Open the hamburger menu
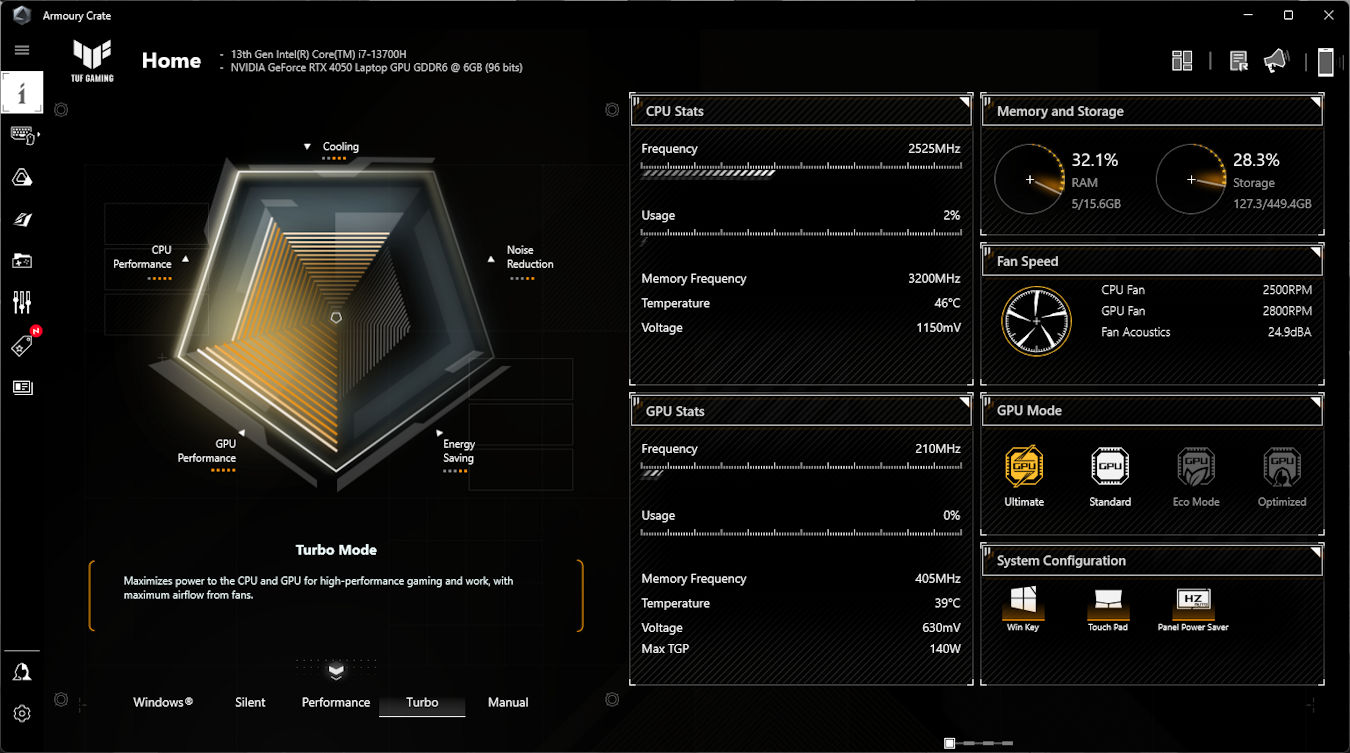Viewport: 1350px width, 753px height. coord(22,50)
